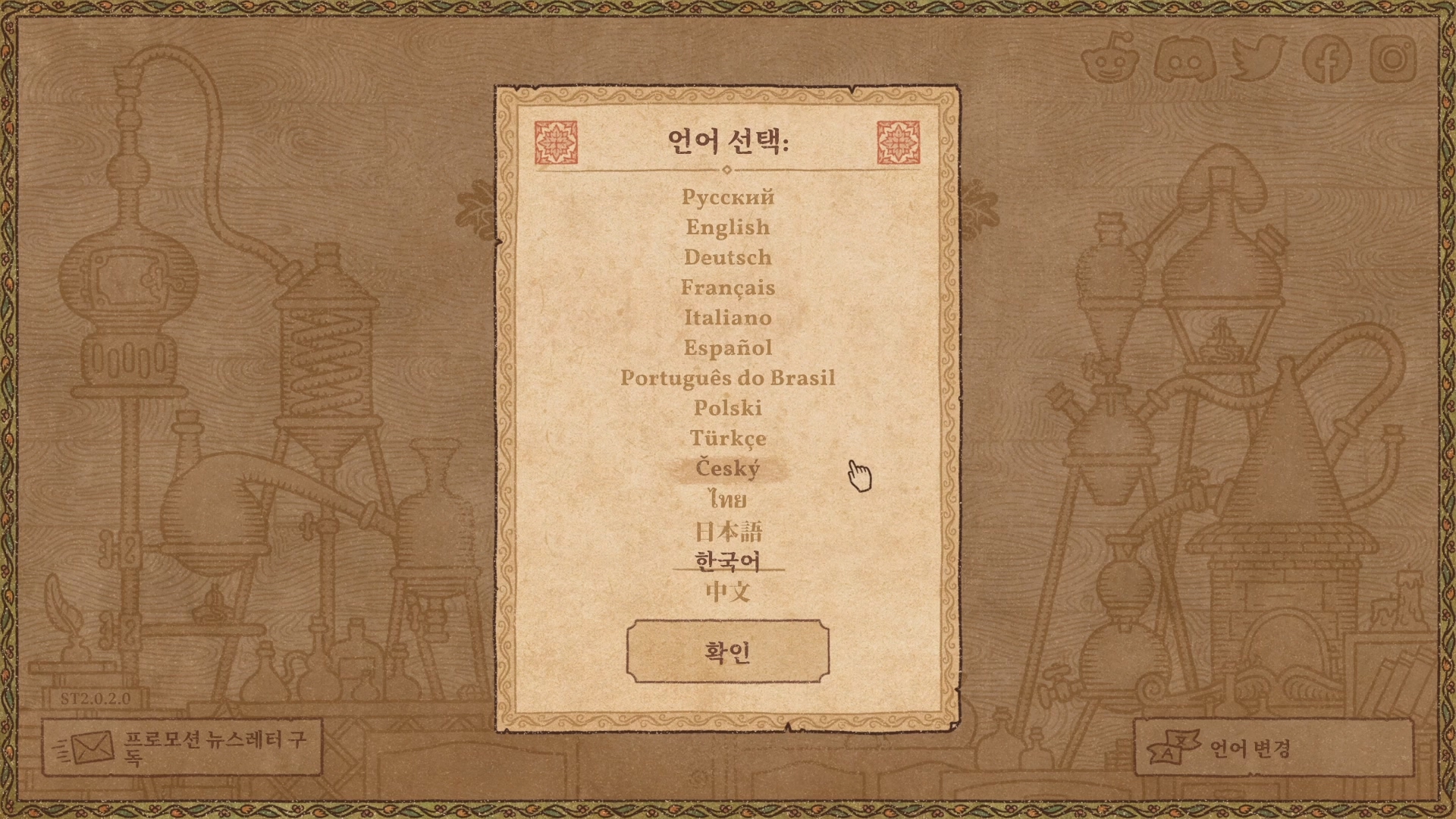1456x819 pixels.
Task: Choose the Thai language entry
Action: point(727,500)
